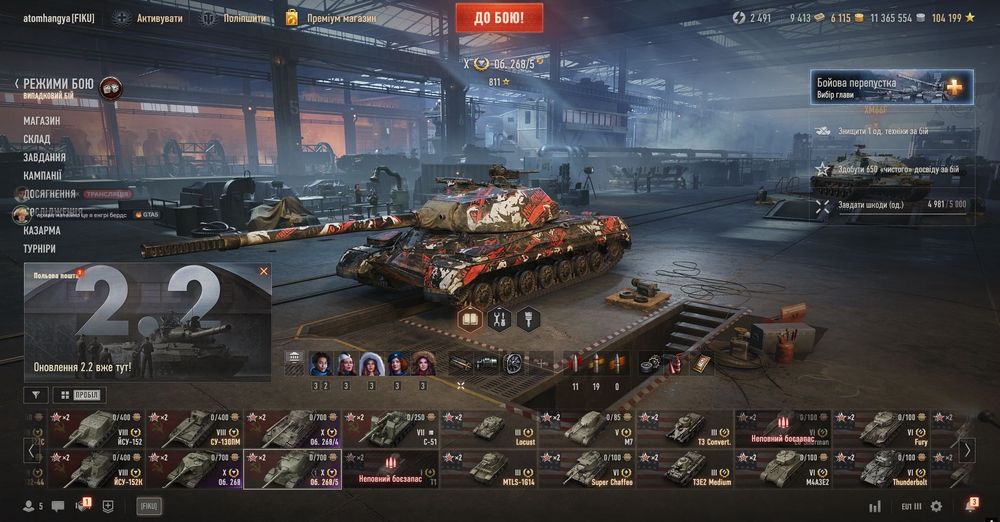Open the ТУРНІРИ tournaments entry
Viewport: 1000px width, 522px height.
point(40,248)
